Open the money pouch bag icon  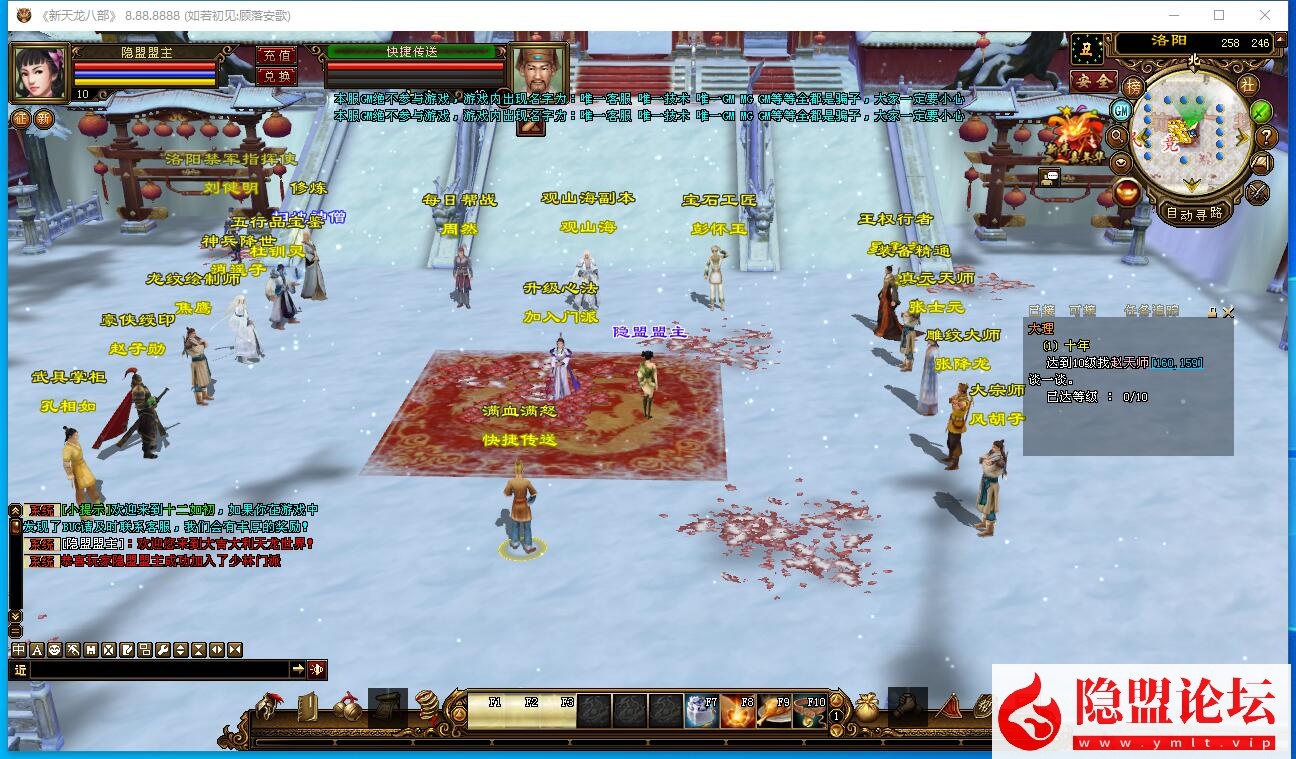pyautogui.click(x=866, y=707)
